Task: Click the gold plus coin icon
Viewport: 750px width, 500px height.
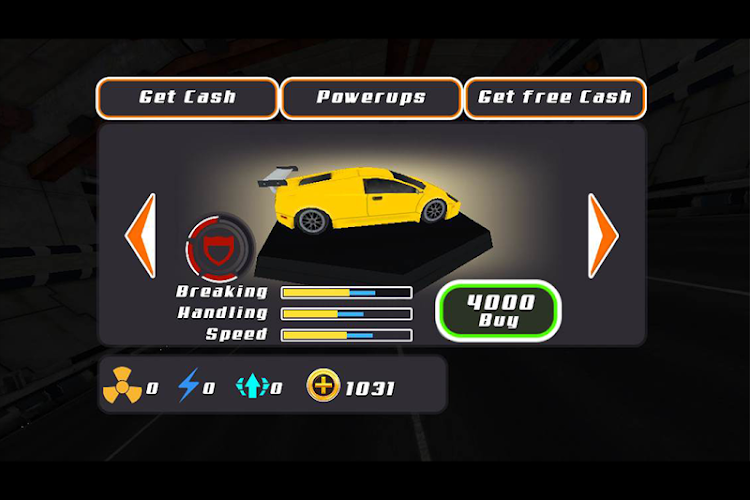Action: tap(323, 386)
